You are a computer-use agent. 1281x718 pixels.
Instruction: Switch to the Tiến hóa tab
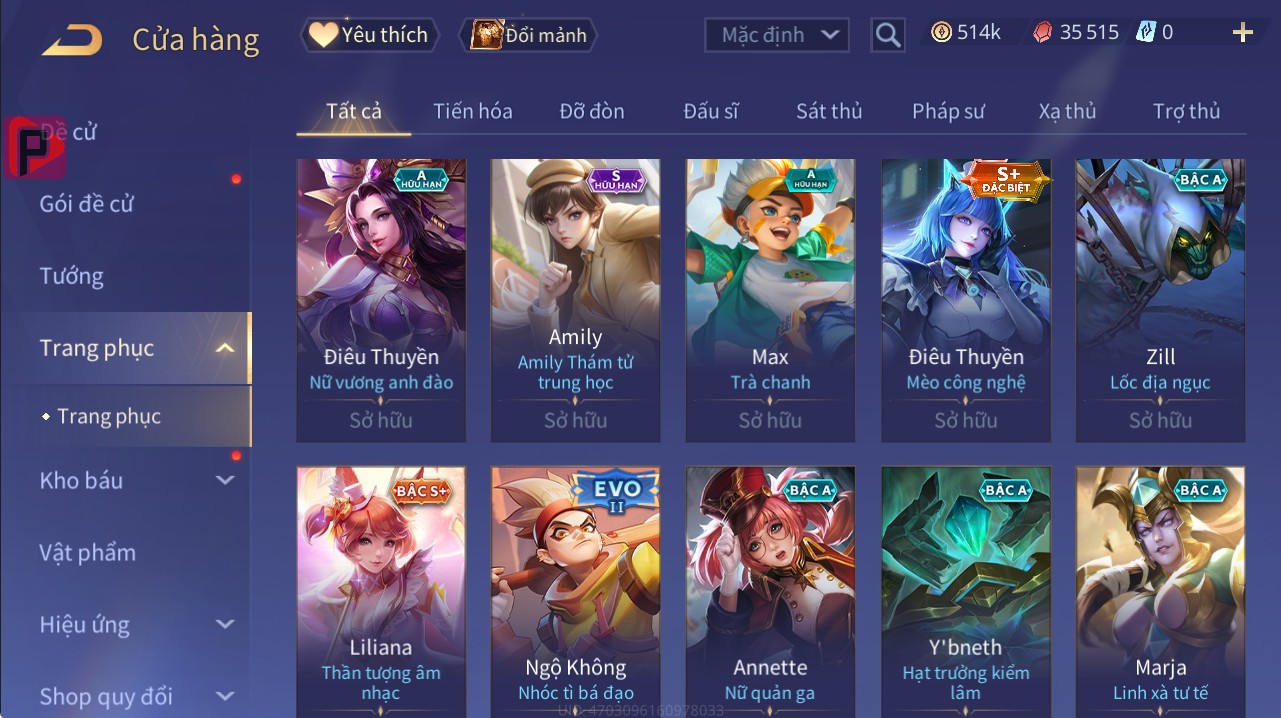(472, 111)
